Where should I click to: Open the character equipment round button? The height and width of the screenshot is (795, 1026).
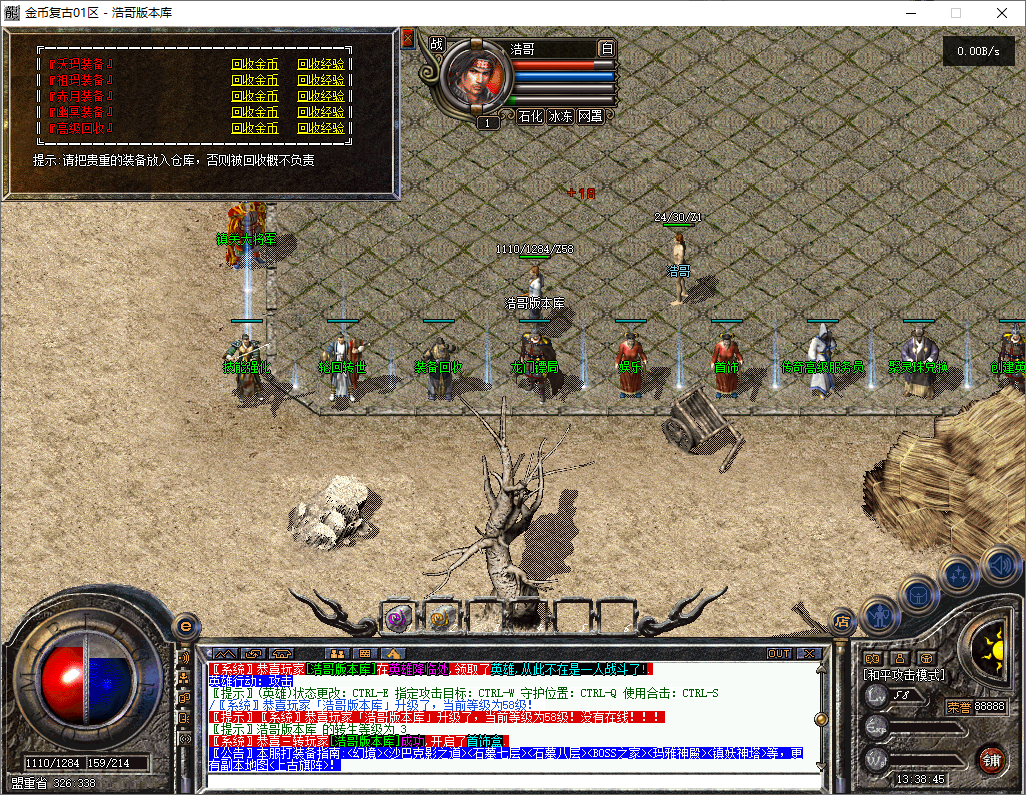pos(880,614)
